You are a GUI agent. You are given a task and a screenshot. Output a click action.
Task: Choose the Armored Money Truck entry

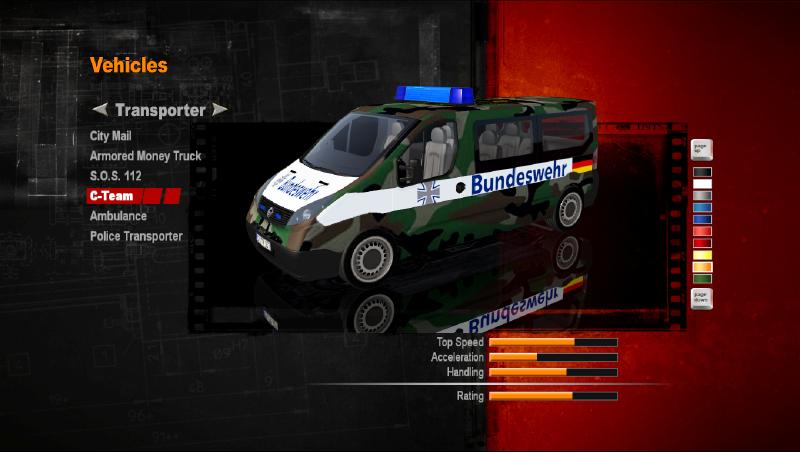[x=145, y=156]
